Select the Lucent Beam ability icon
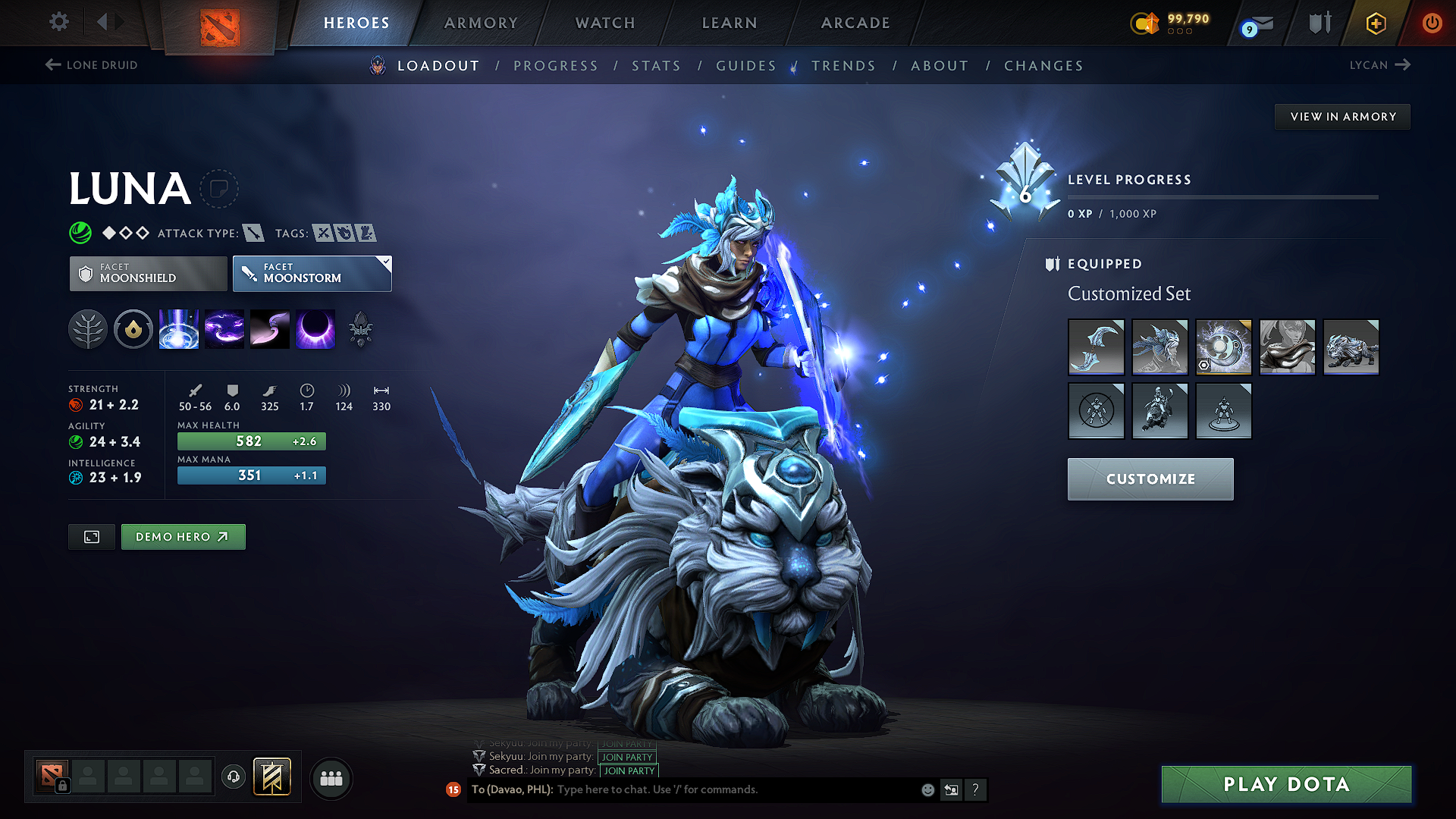 click(179, 329)
